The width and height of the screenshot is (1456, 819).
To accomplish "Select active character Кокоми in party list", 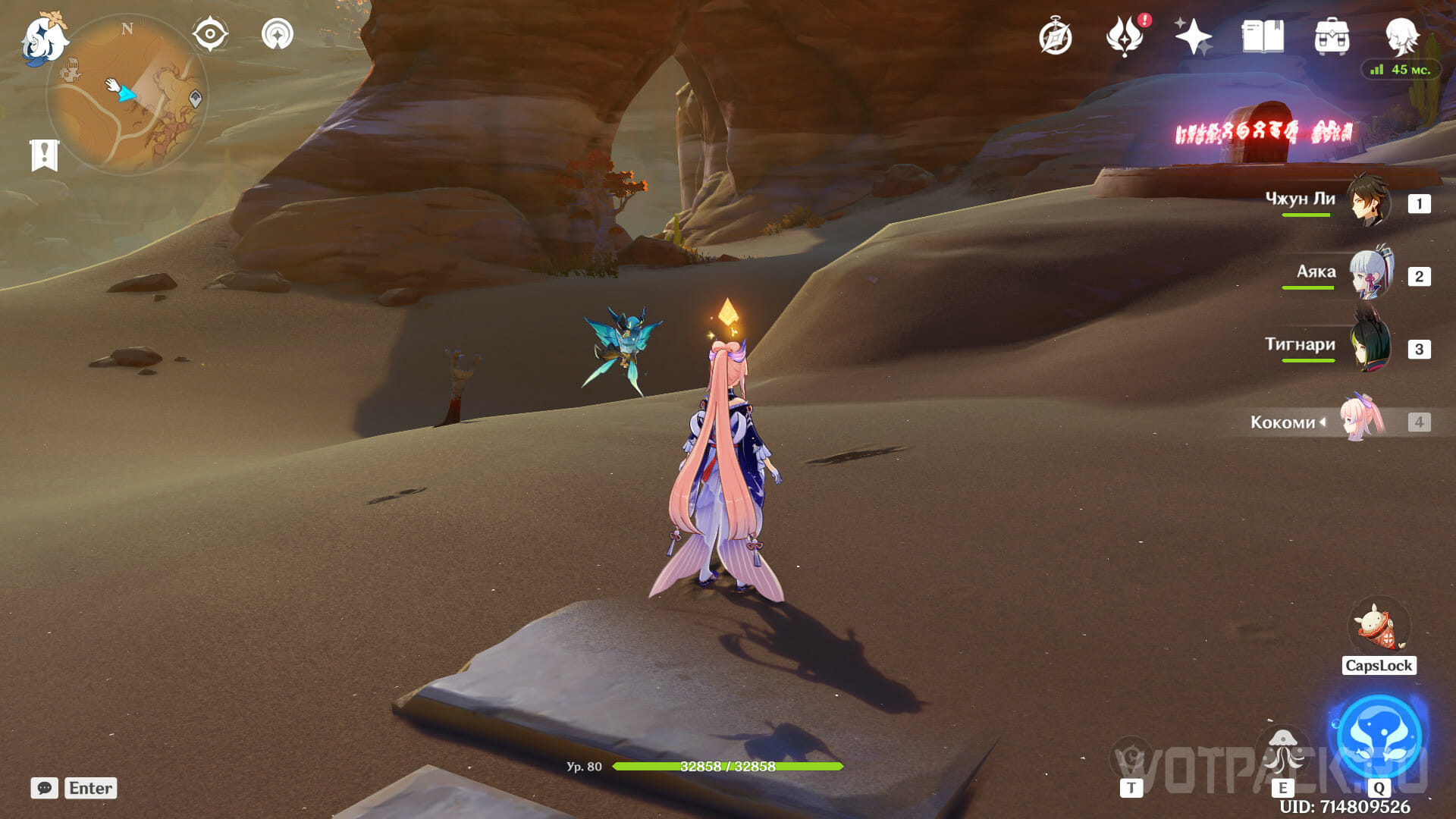I will [1363, 419].
